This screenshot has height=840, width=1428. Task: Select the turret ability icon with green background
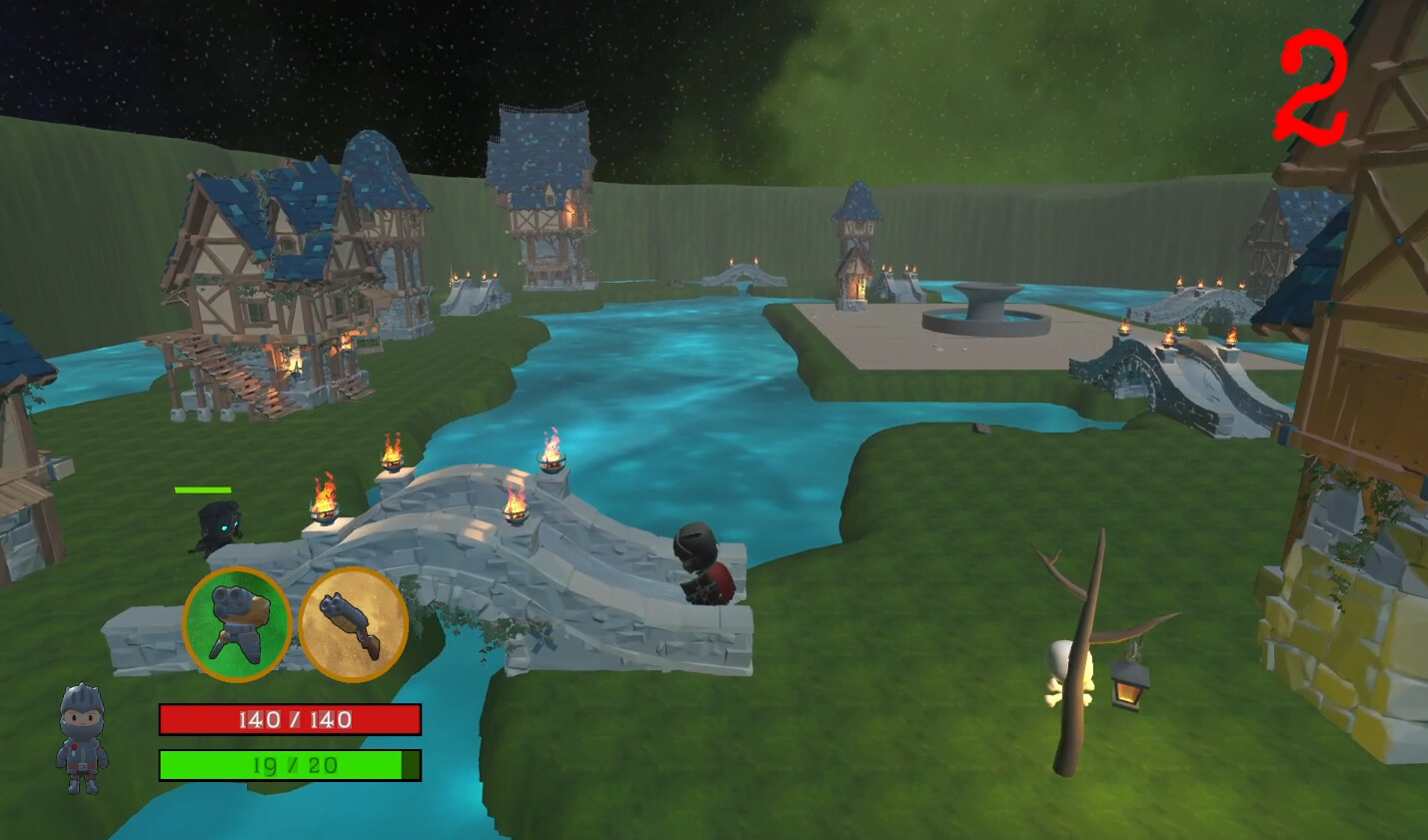click(x=238, y=621)
